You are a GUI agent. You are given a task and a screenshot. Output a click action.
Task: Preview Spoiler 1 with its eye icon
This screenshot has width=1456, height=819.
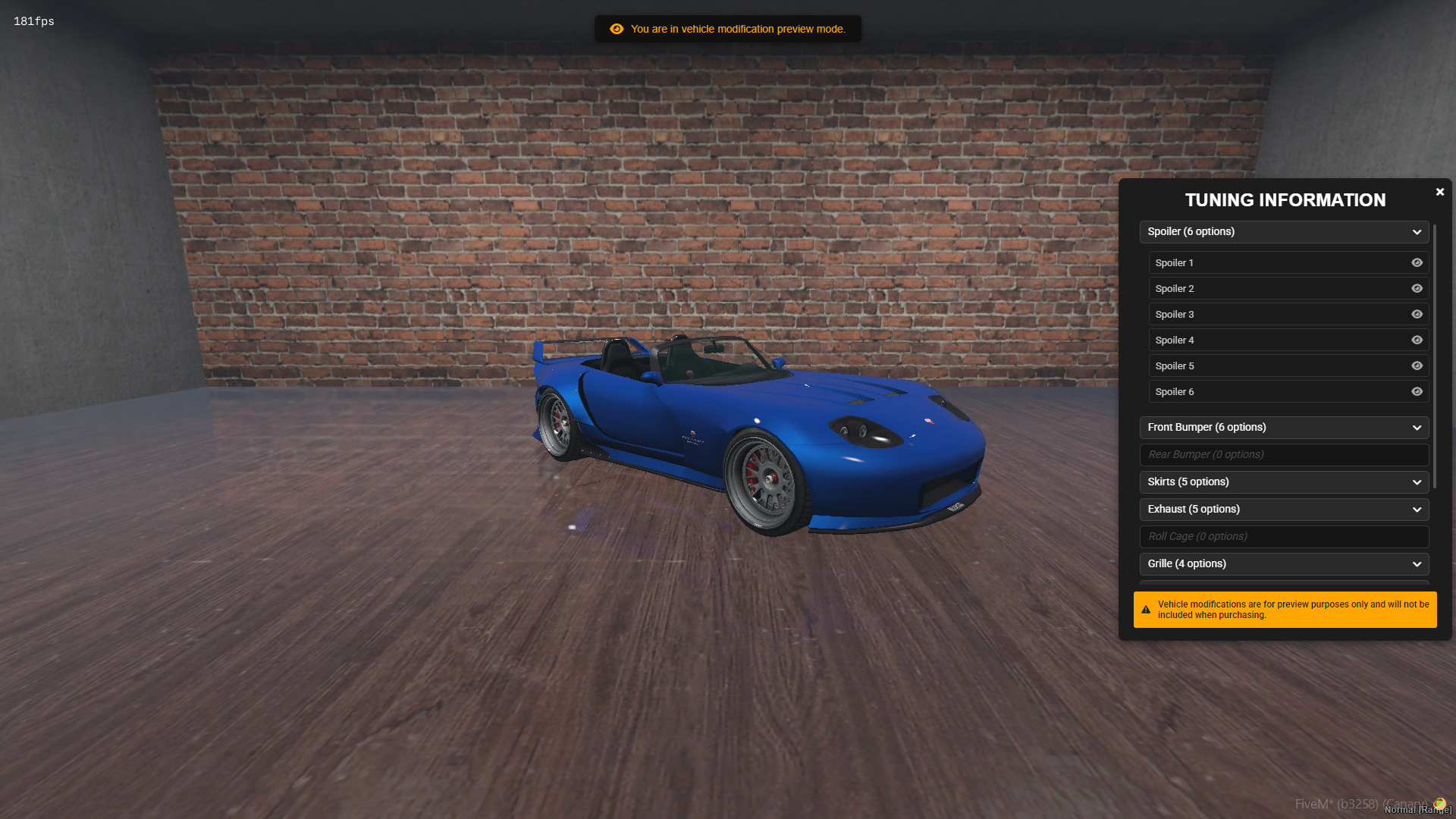point(1417,263)
